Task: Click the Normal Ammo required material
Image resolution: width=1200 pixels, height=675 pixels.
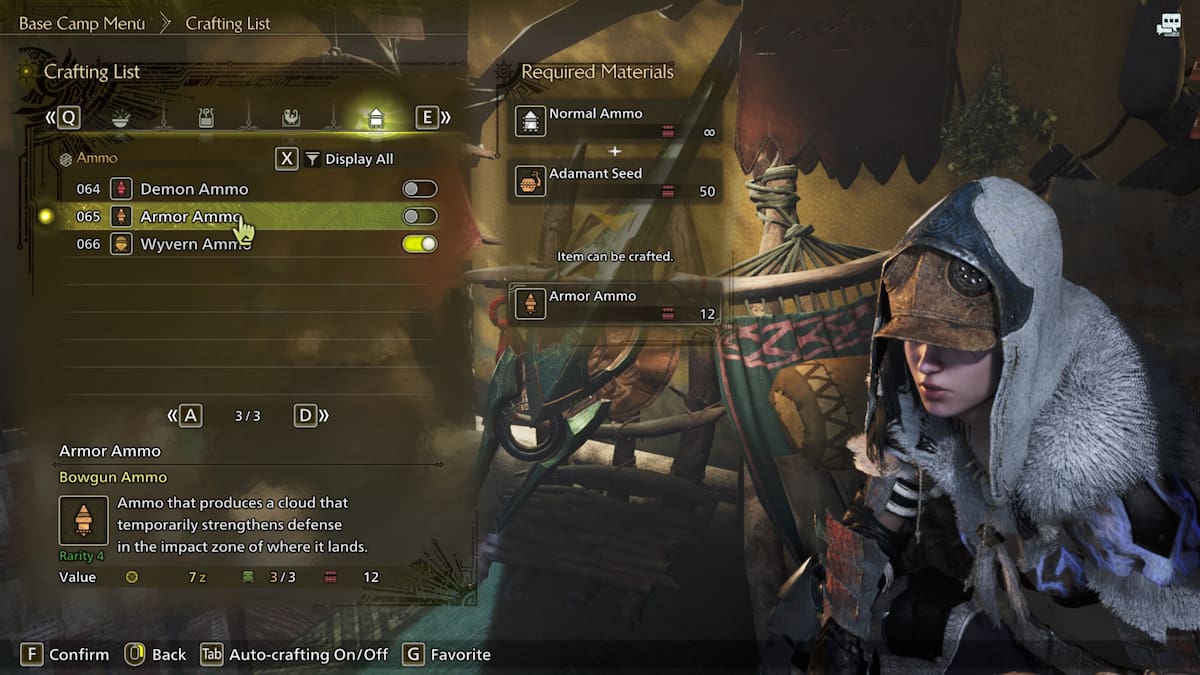Action: 614,122
